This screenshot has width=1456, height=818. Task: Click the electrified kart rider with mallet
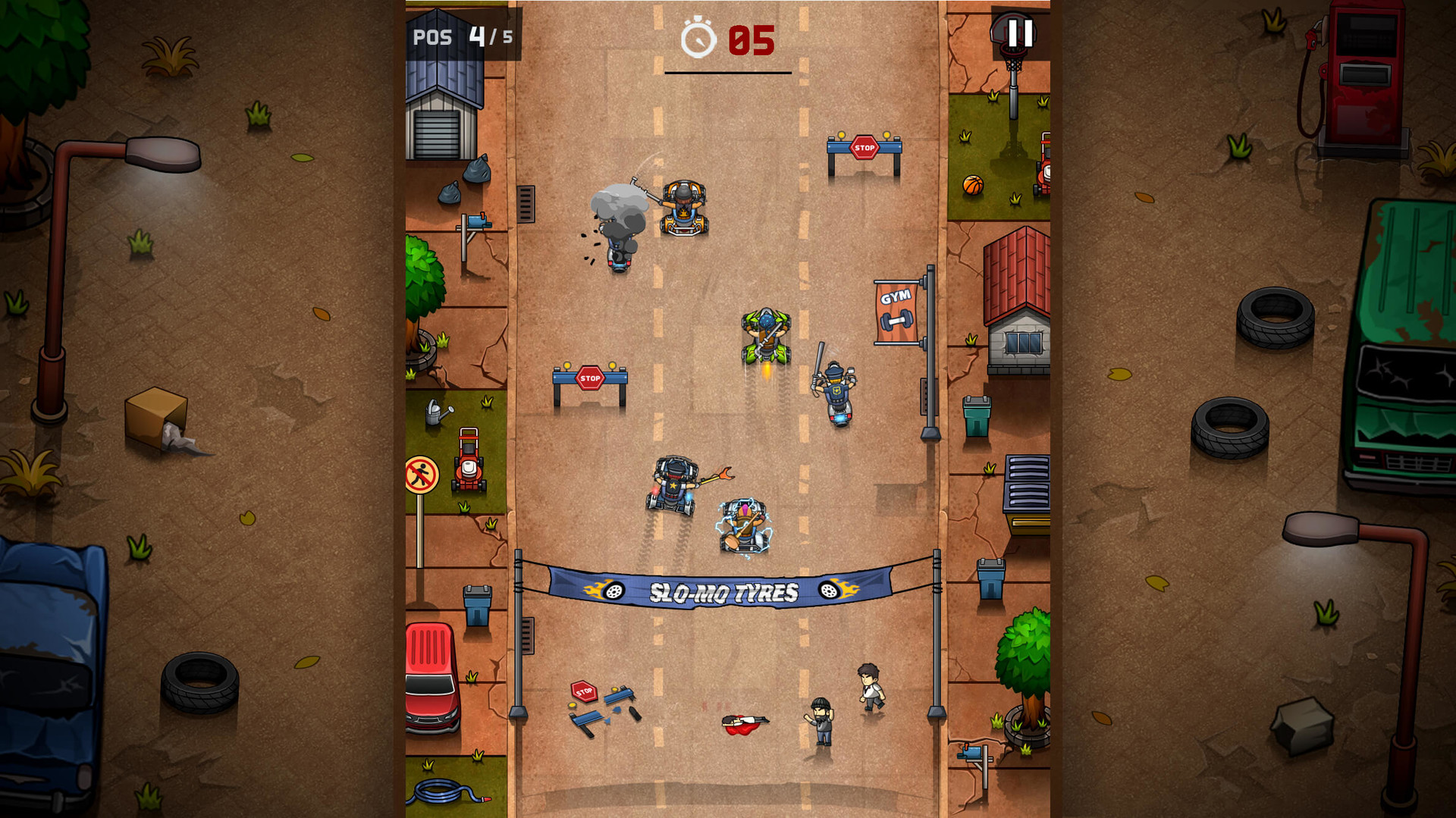(x=745, y=523)
